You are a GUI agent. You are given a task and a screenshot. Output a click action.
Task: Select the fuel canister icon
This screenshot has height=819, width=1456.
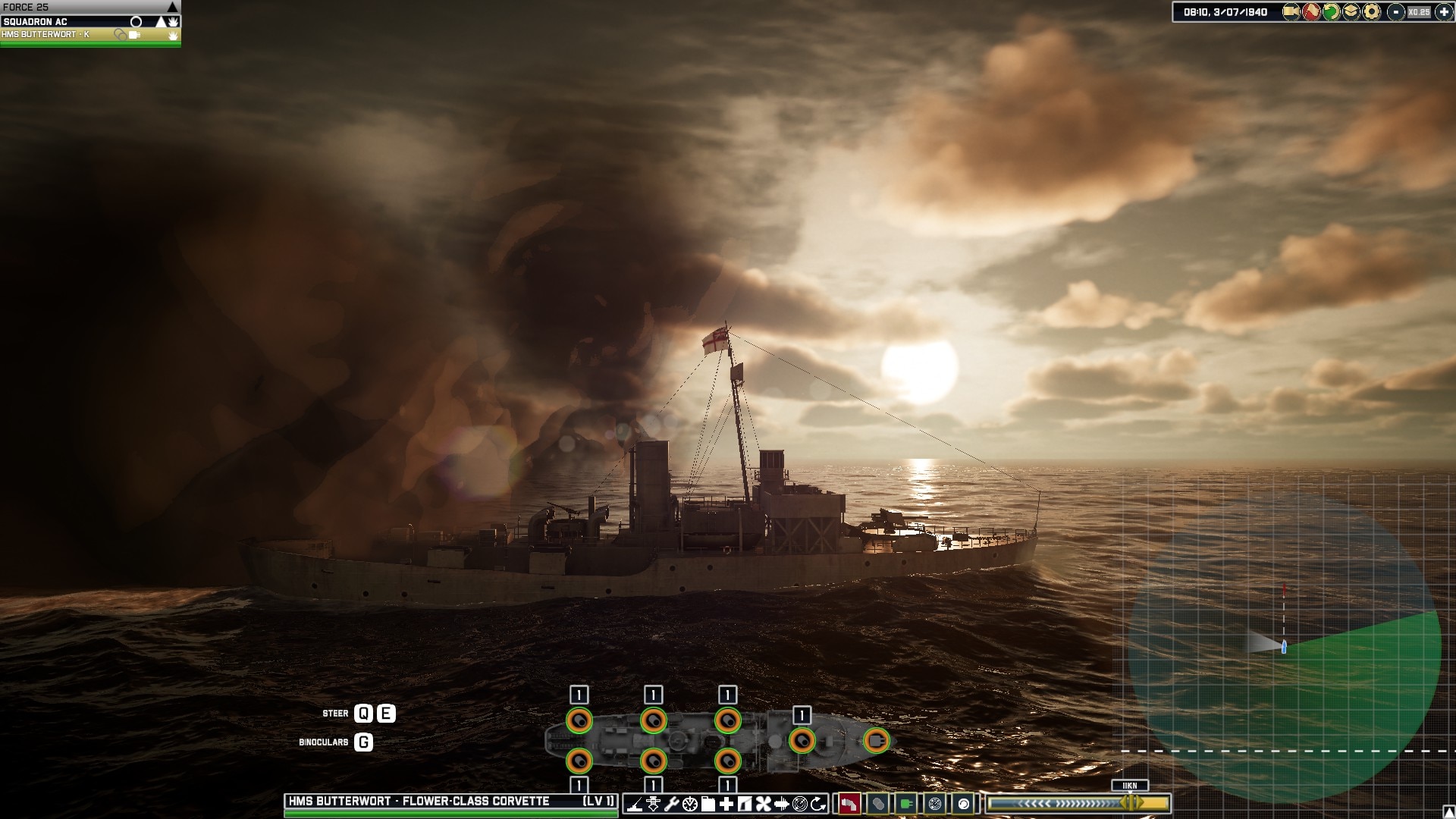pyautogui.click(x=709, y=803)
